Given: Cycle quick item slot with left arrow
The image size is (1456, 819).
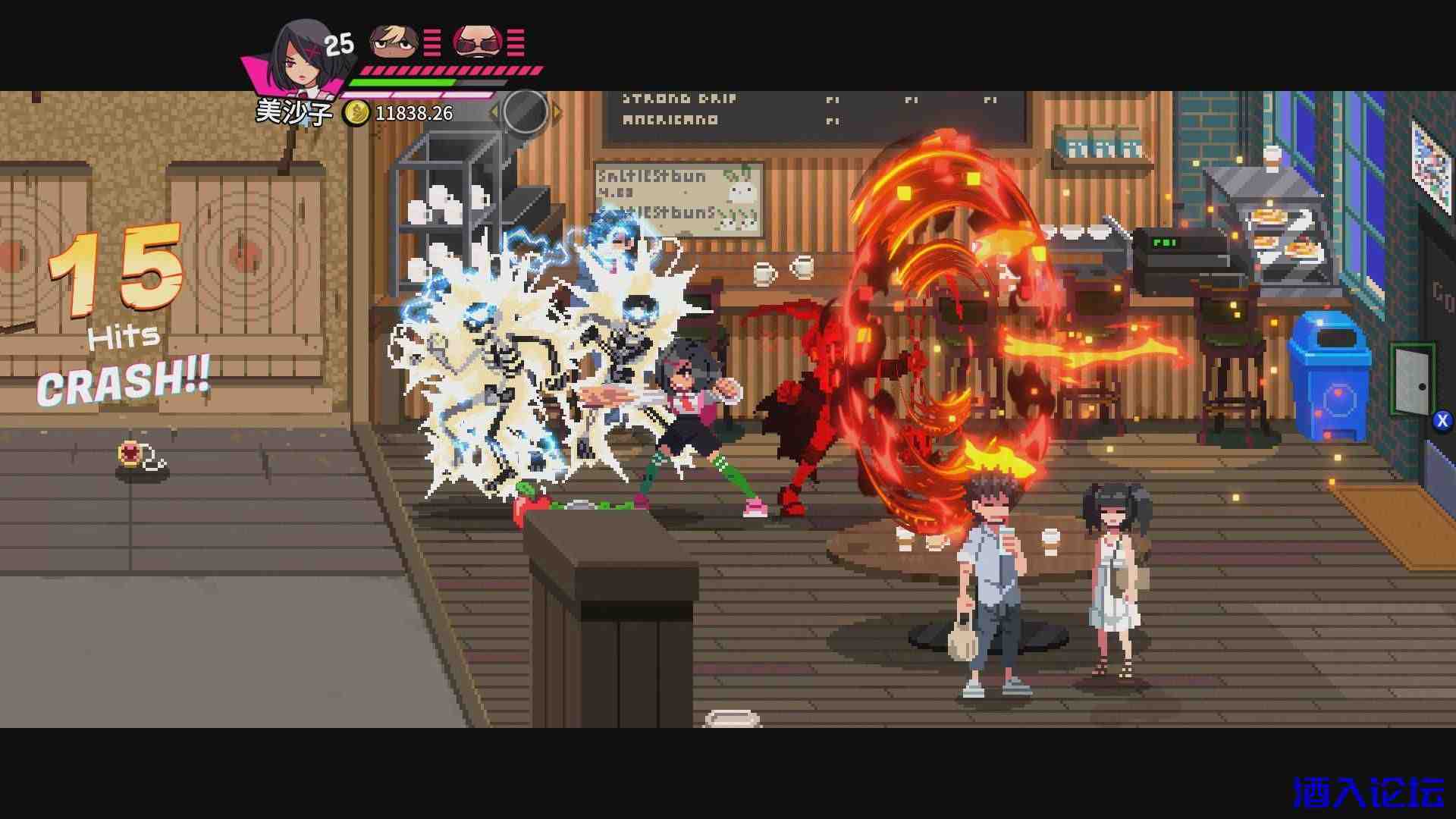Looking at the screenshot, I should click(x=494, y=113).
